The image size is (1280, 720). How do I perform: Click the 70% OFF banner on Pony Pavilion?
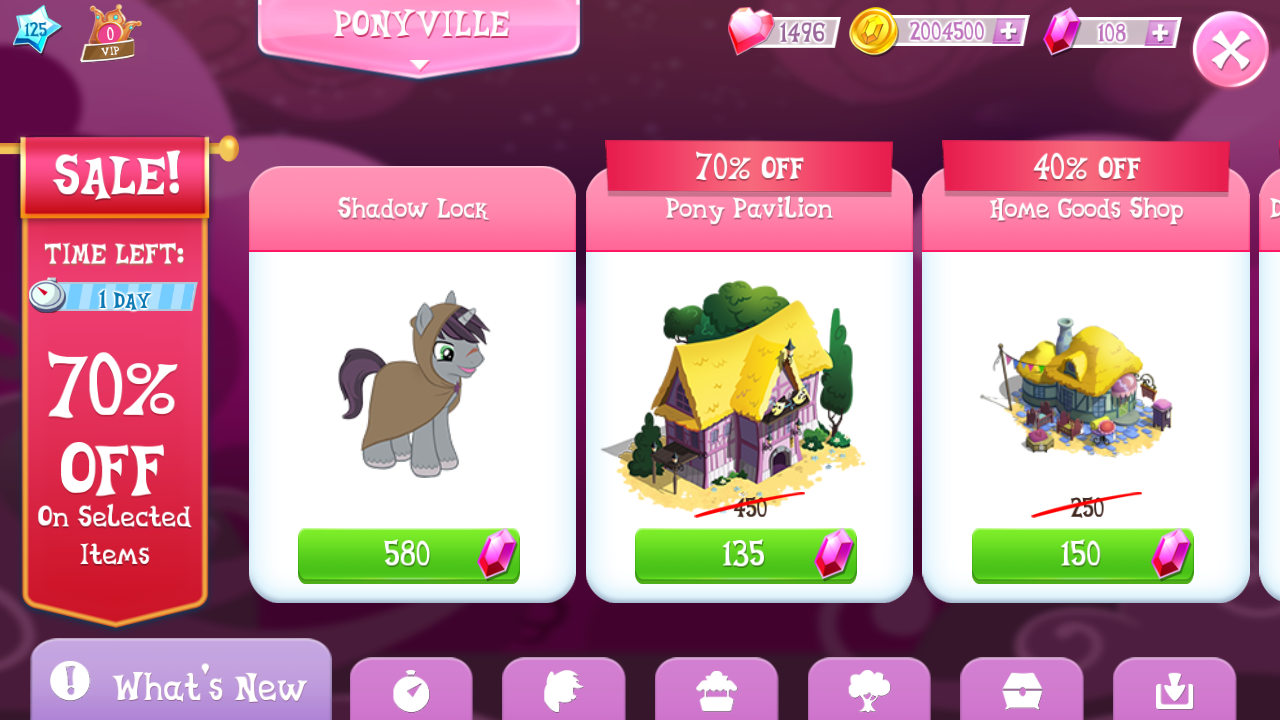pos(748,168)
